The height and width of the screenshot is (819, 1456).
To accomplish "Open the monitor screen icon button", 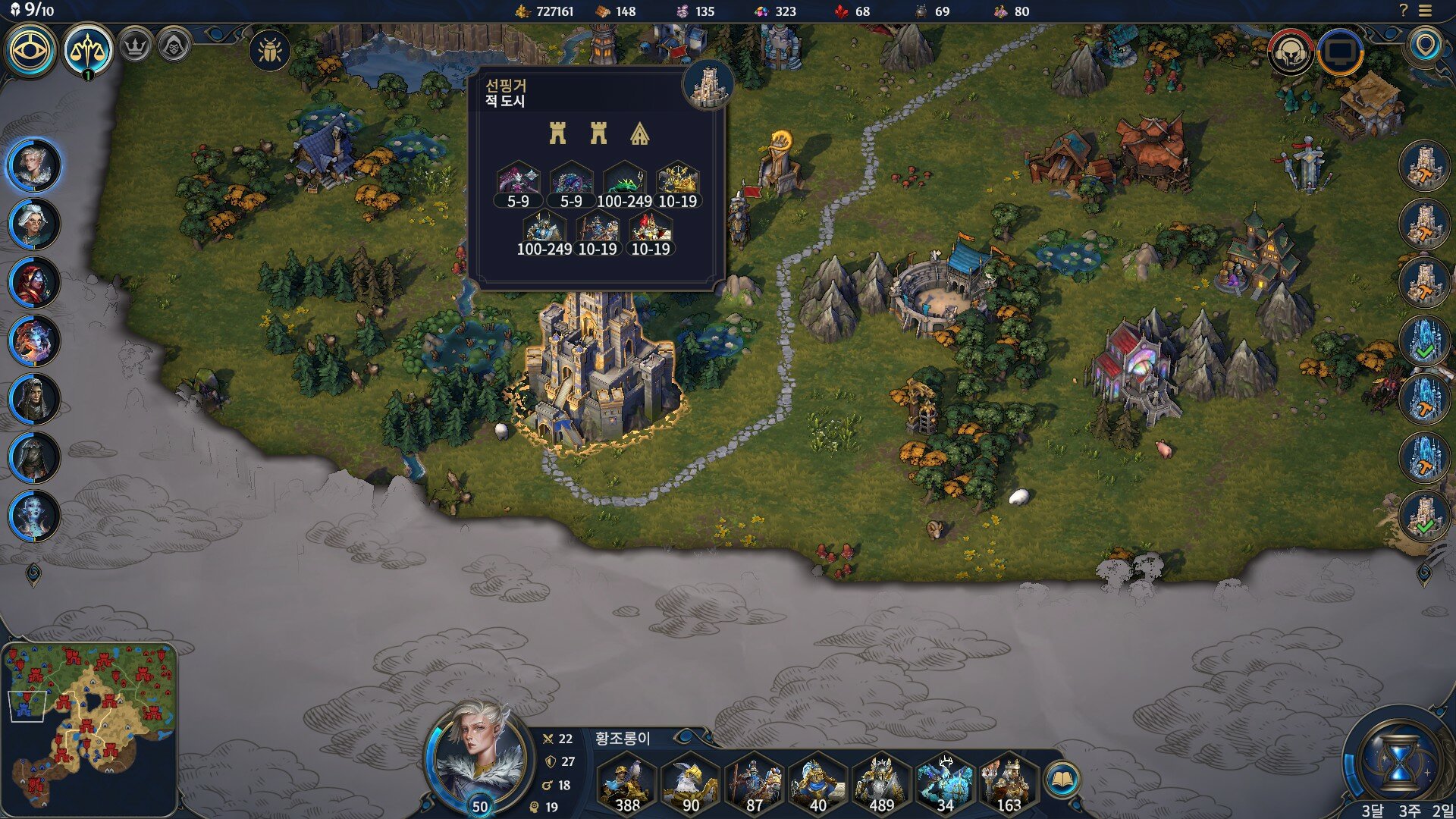I will pos(1340,52).
